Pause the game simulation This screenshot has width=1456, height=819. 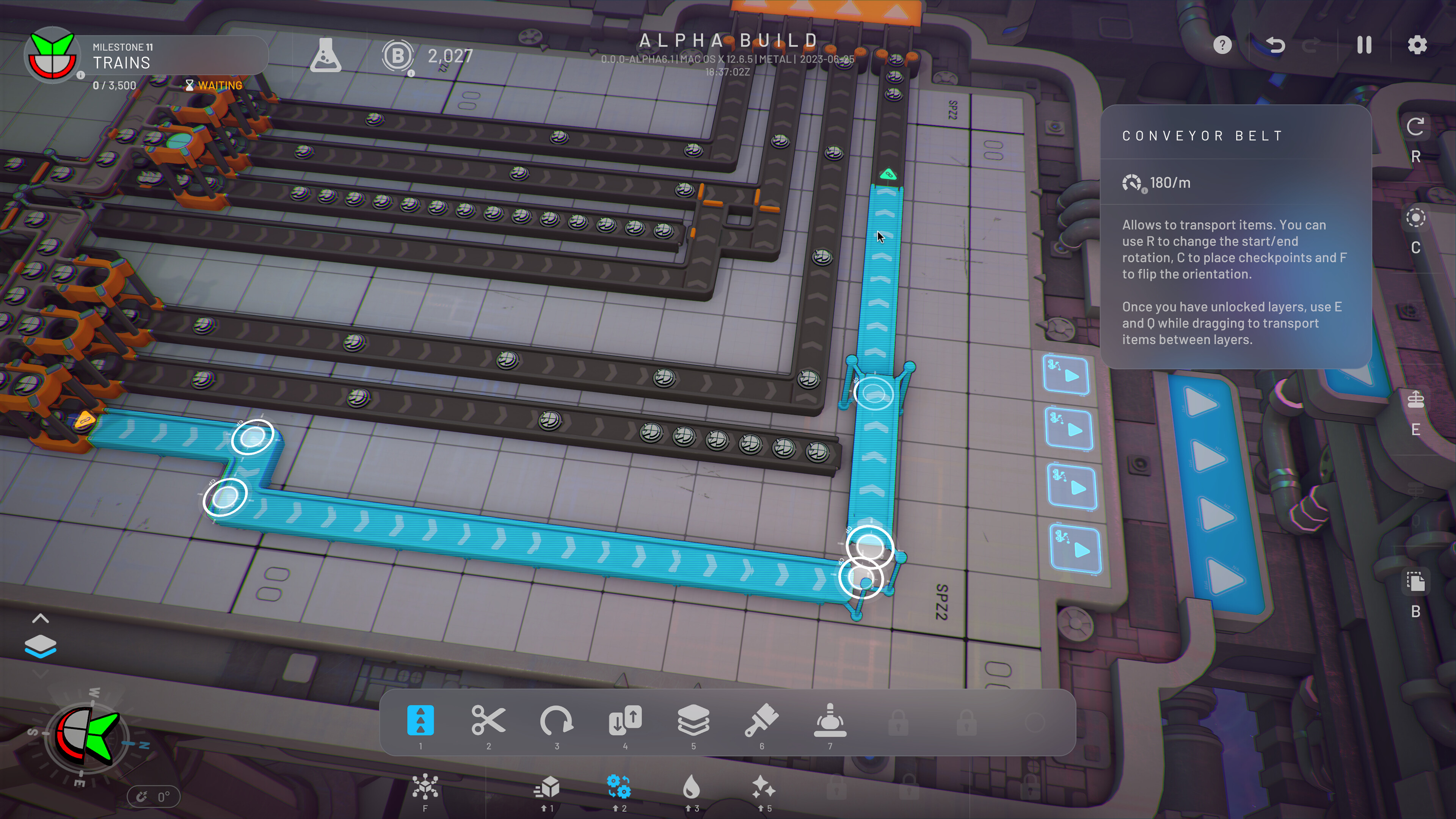[x=1364, y=45]
